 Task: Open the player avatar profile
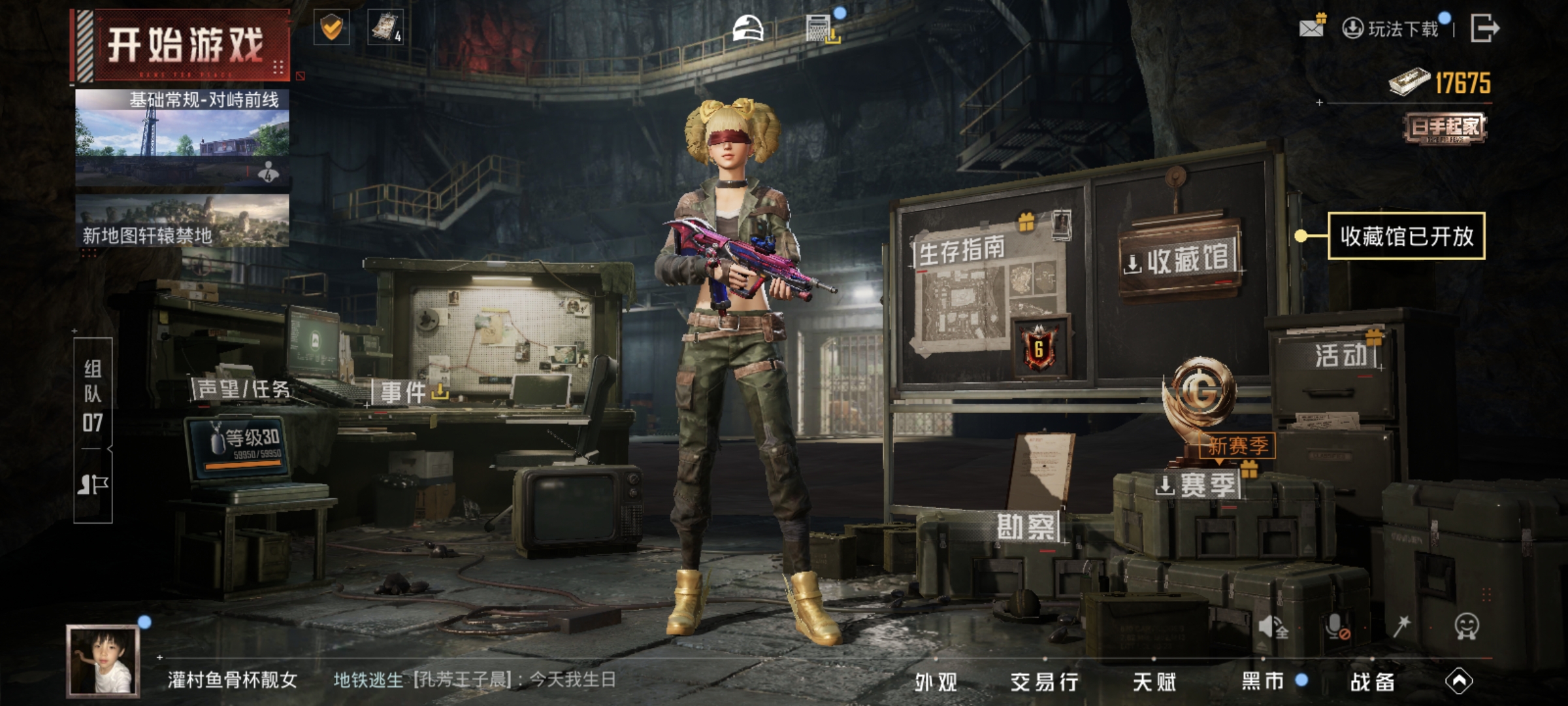click(103, 660)
